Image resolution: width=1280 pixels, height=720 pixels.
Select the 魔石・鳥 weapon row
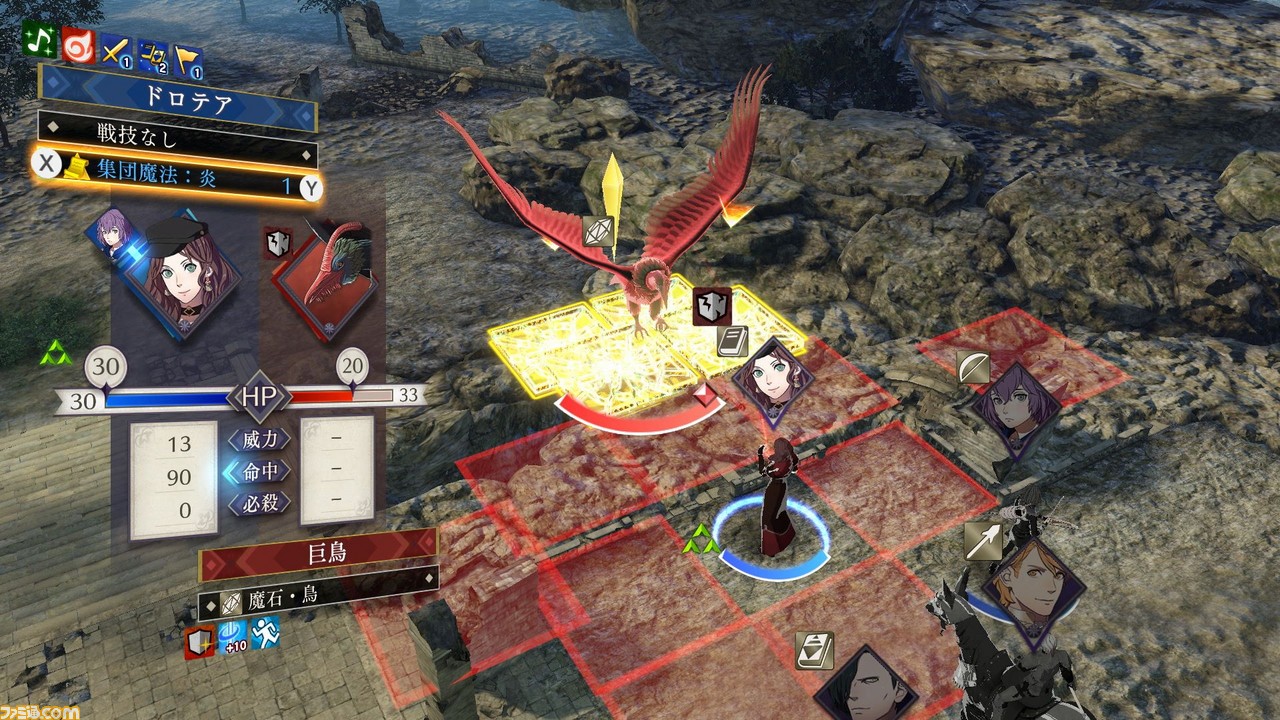[x=318, y=602]
